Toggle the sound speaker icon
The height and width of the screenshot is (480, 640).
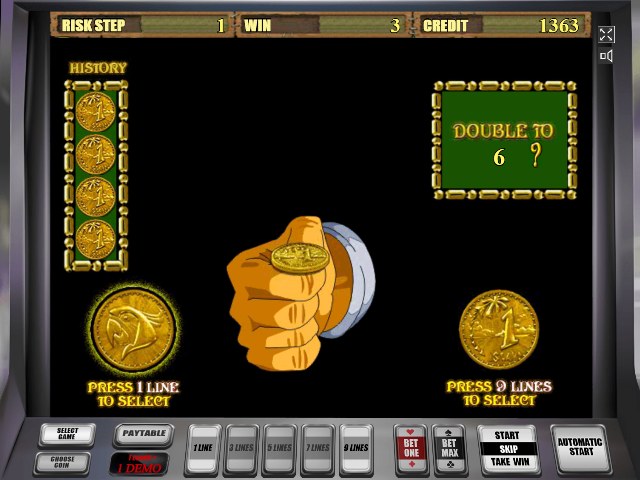coord(606,56)
